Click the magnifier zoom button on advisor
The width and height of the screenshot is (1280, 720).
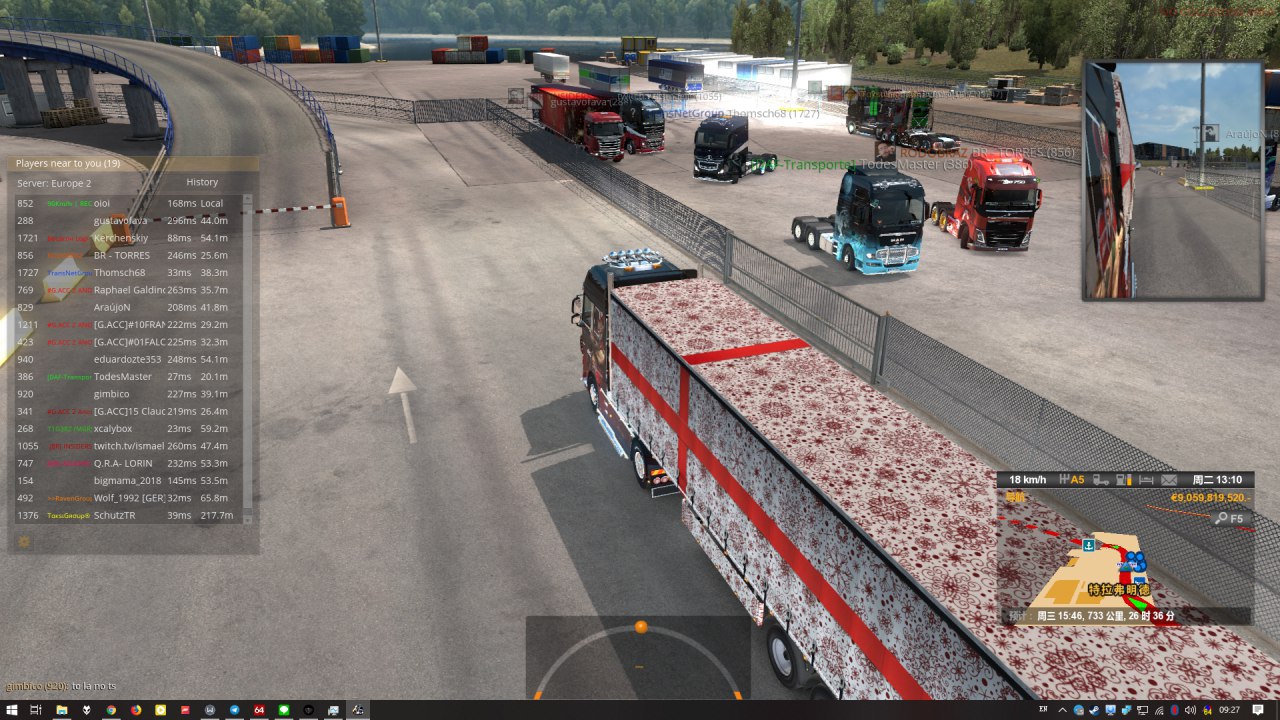(1221, 518)
